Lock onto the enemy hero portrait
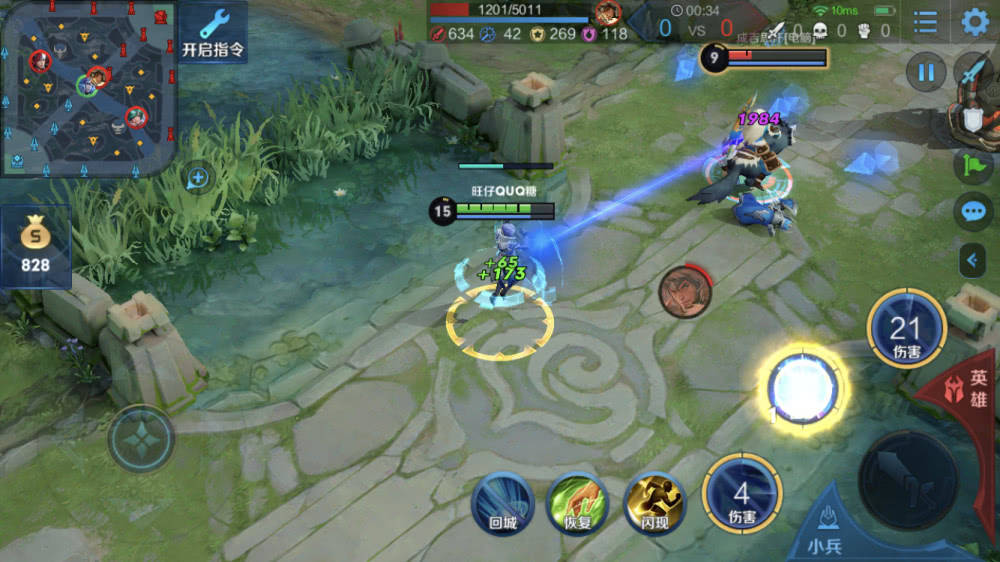Viewport: 1000px width, 562px height. pos(685,291)
